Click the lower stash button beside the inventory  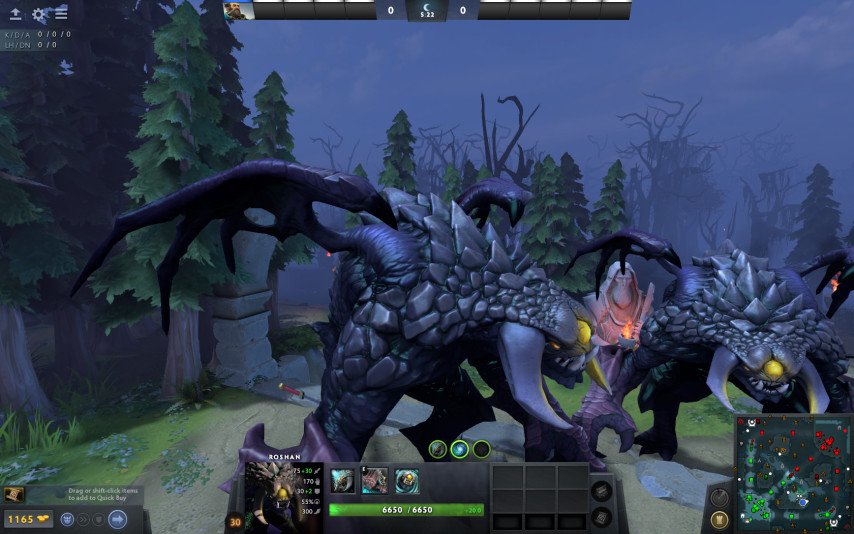[601, 515]
